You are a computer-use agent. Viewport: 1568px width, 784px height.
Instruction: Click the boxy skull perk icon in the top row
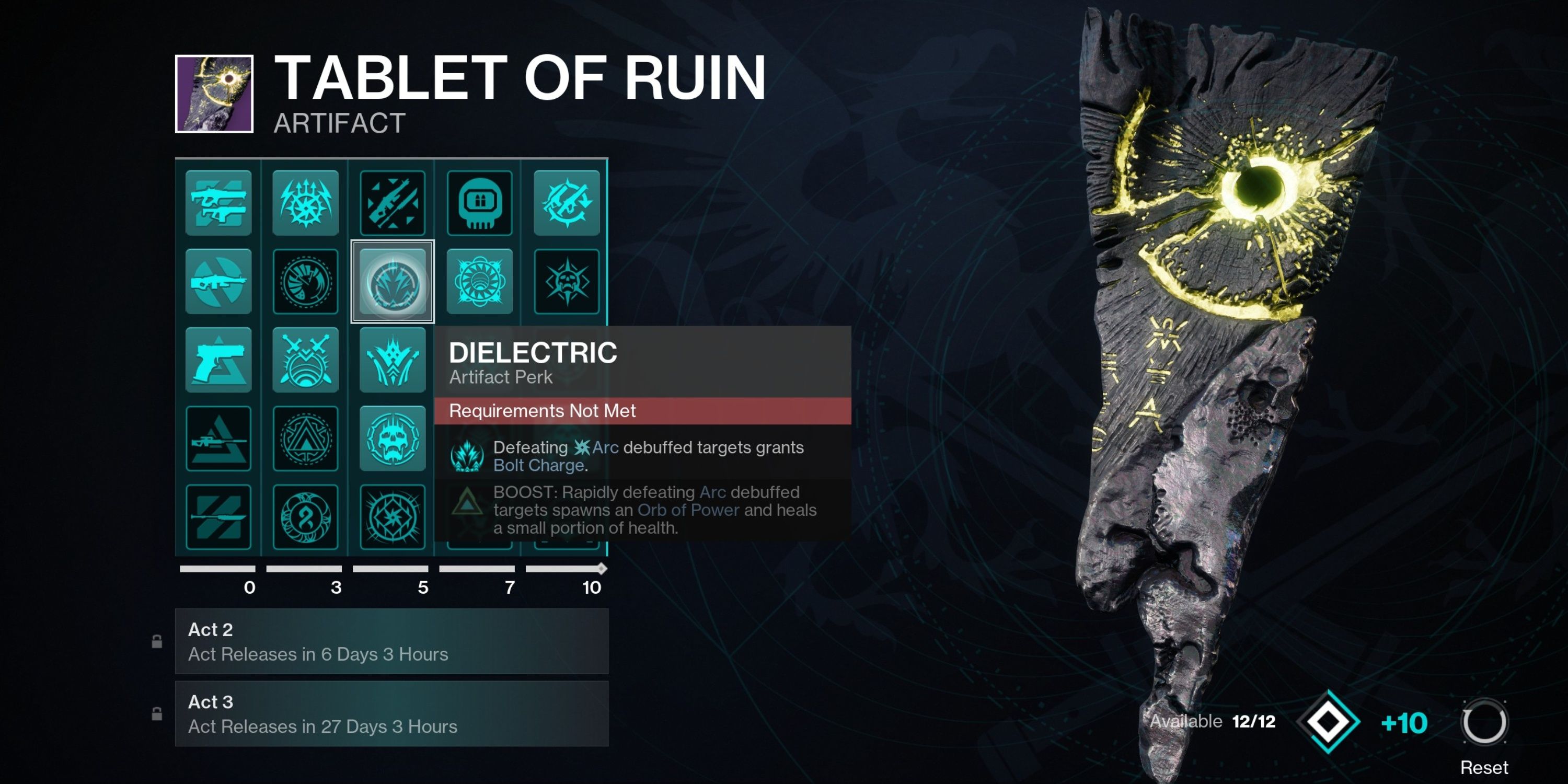(x=480, y=204)
